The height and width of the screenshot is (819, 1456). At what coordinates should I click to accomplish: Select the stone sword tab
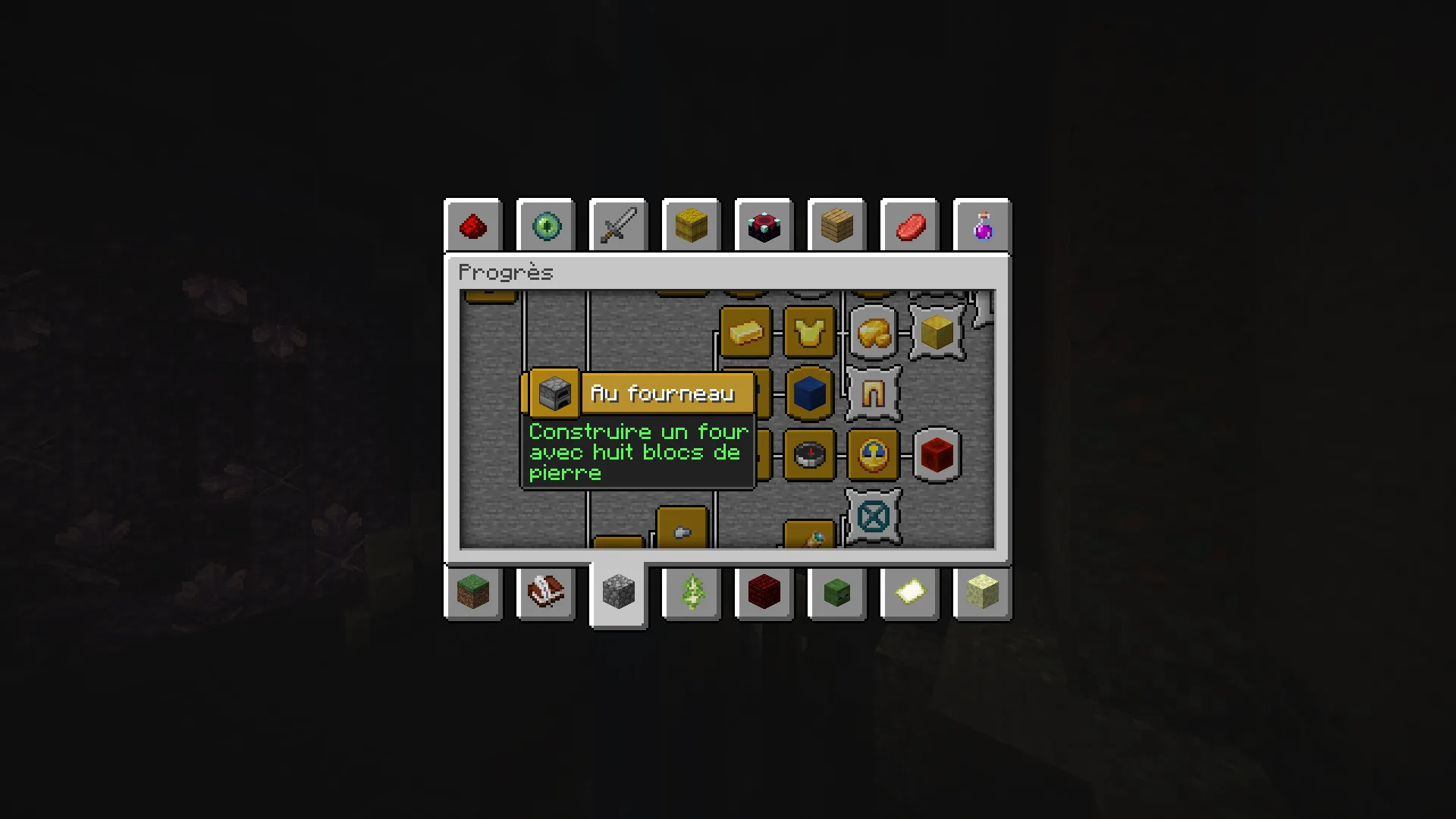619,226
